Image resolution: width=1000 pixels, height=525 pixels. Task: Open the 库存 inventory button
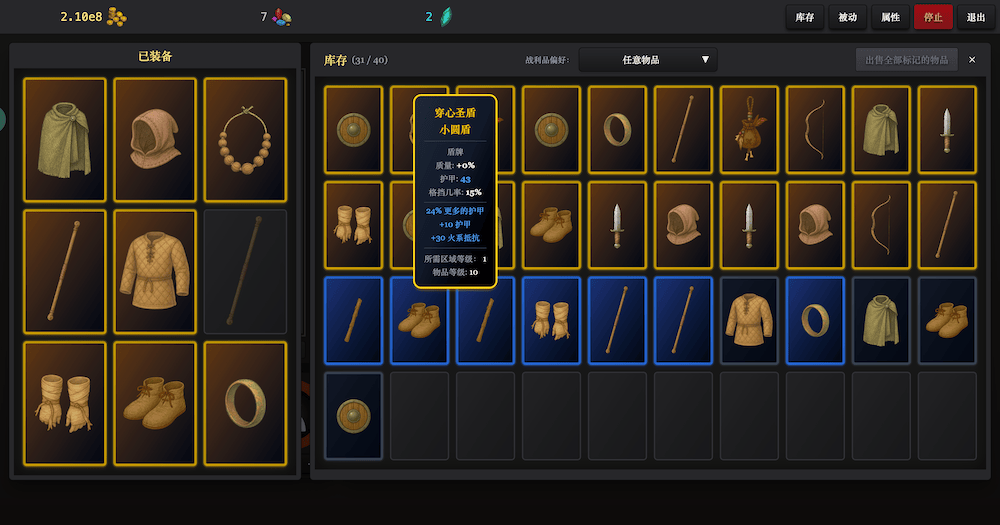point(804,17)
